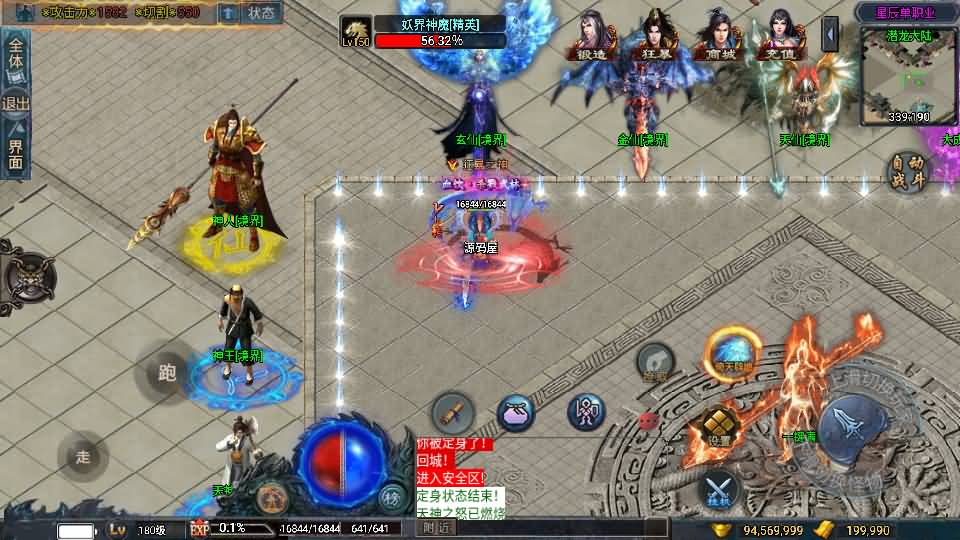Image resolution: width=960 pixels, height=540 pixels.
Task: Open the 附近 nearby chat channel
Action: (436, 528)
